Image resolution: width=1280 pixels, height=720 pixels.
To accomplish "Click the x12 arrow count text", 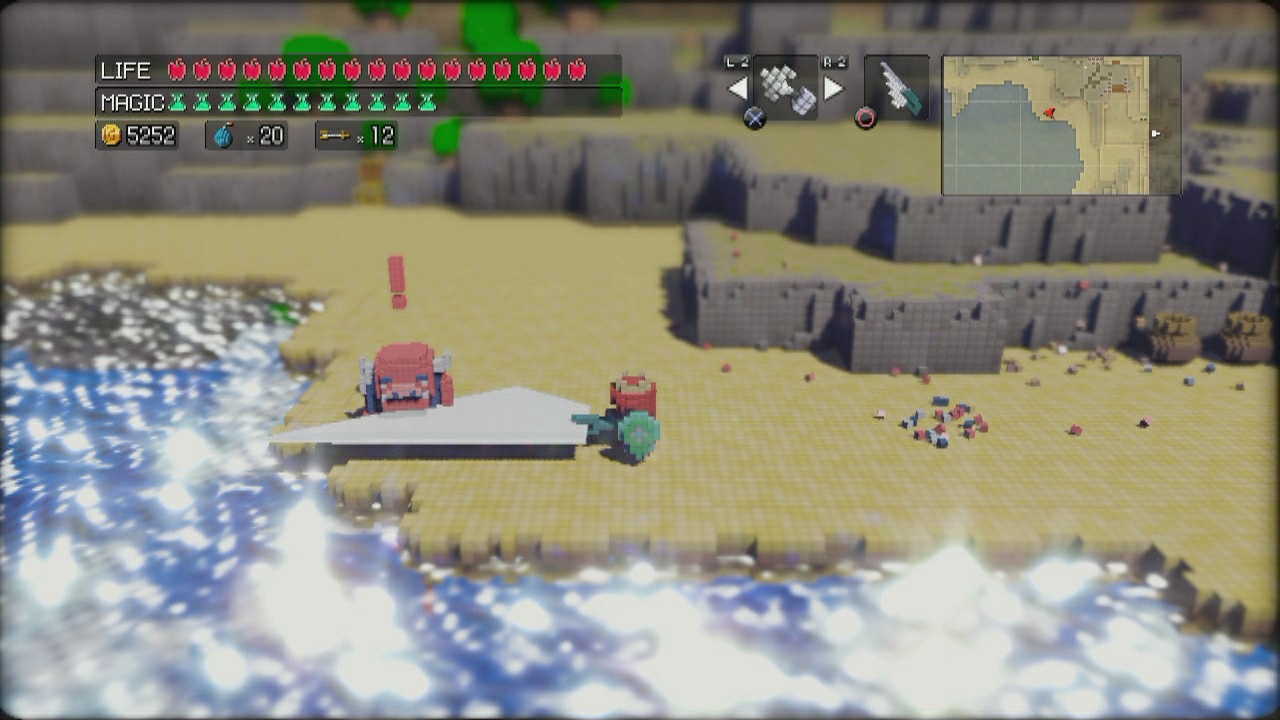I will tap(375, 135).
